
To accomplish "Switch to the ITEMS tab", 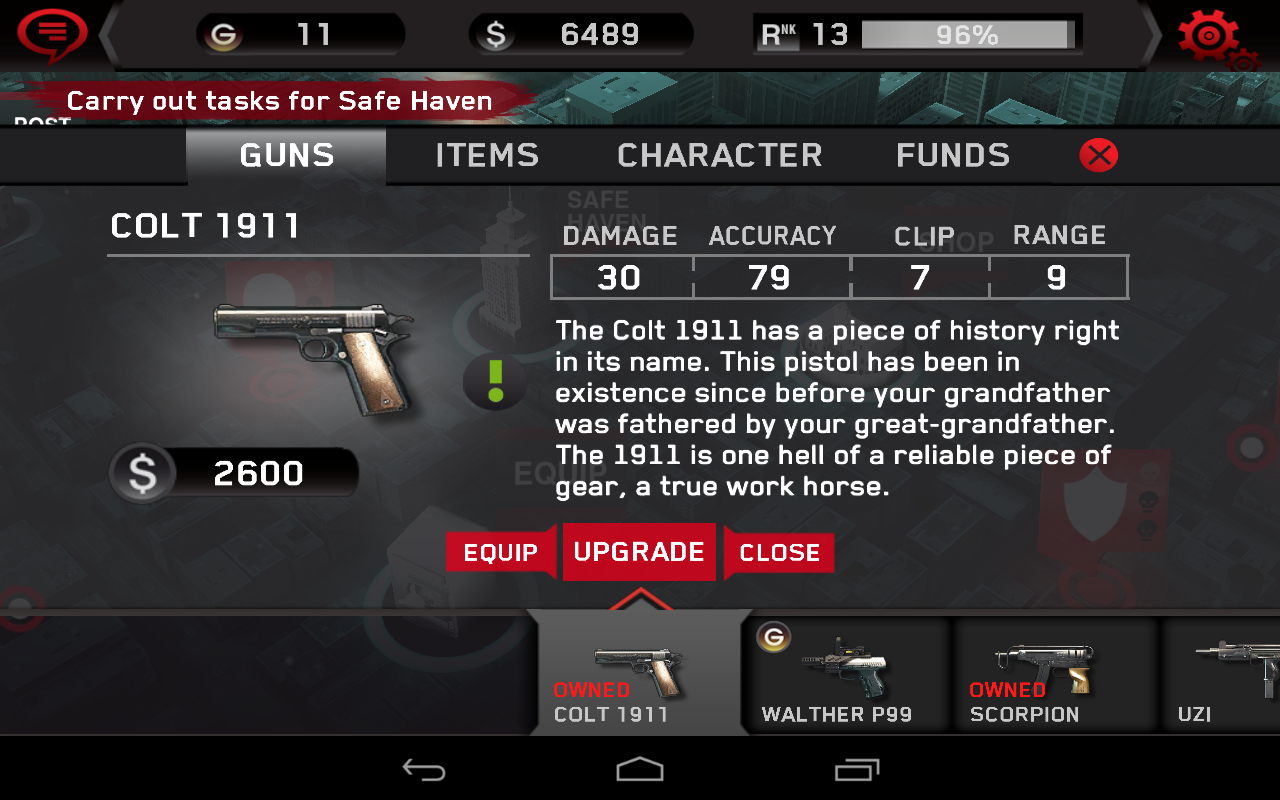I will click(x=486, y=155).
